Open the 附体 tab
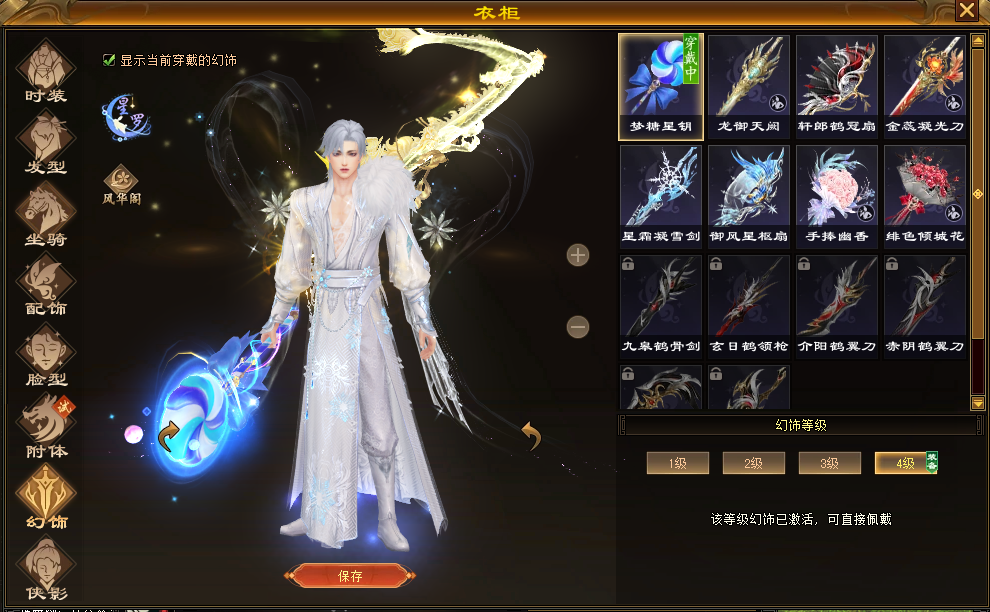 (46, 426)
